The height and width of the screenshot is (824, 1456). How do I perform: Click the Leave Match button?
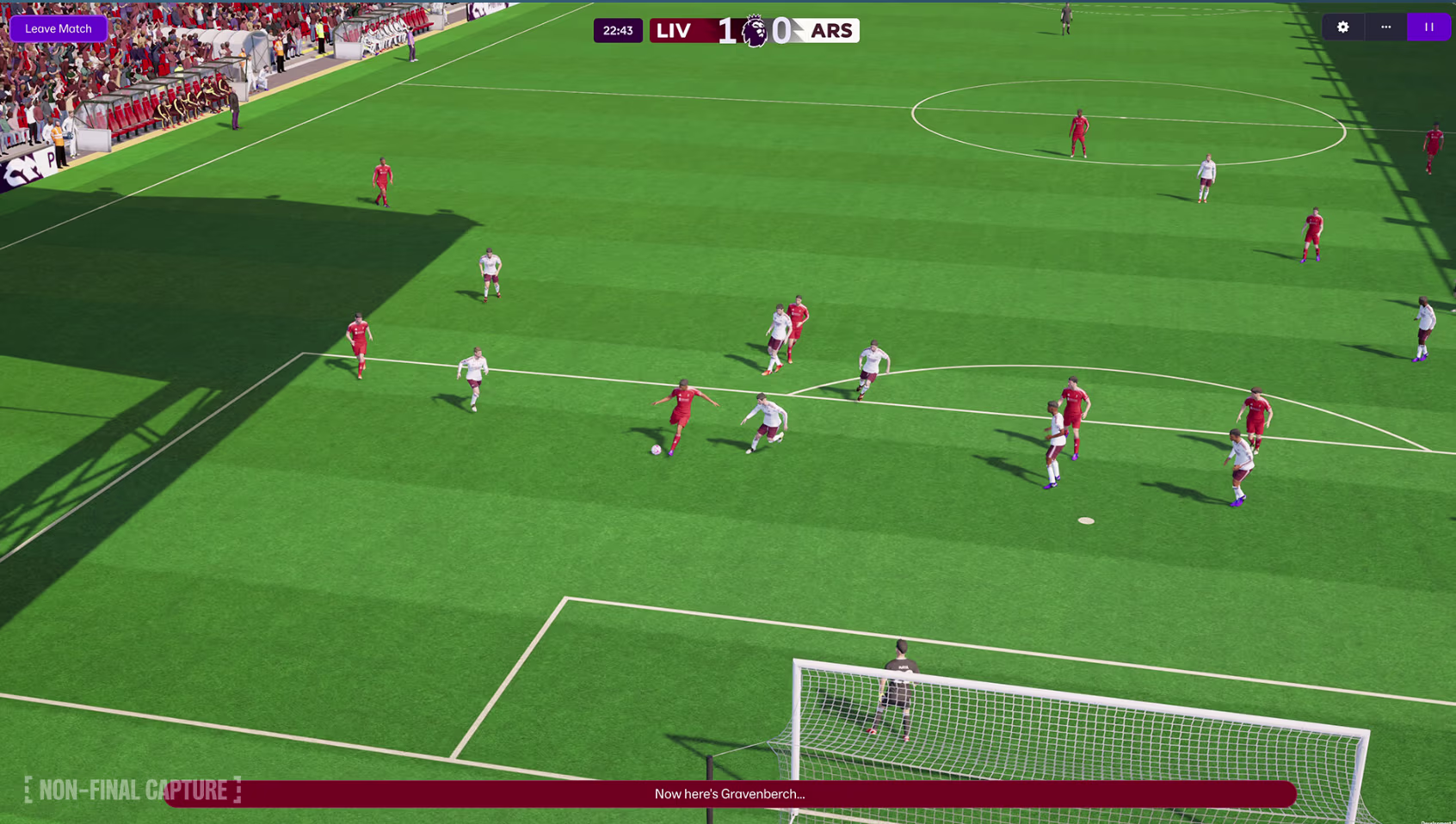click(x=59, y=28)
